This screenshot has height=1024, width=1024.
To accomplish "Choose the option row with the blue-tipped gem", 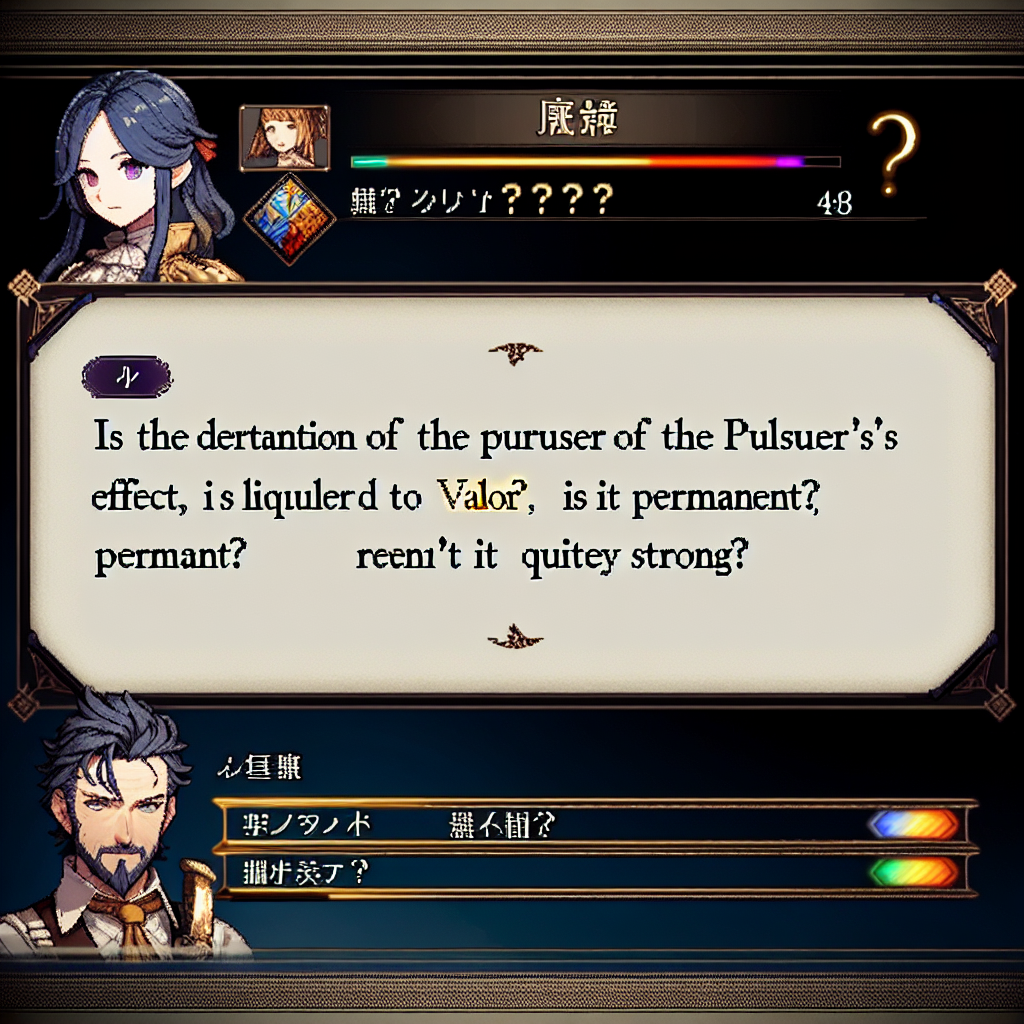I will pyautogui.click(x=594, y=824).
